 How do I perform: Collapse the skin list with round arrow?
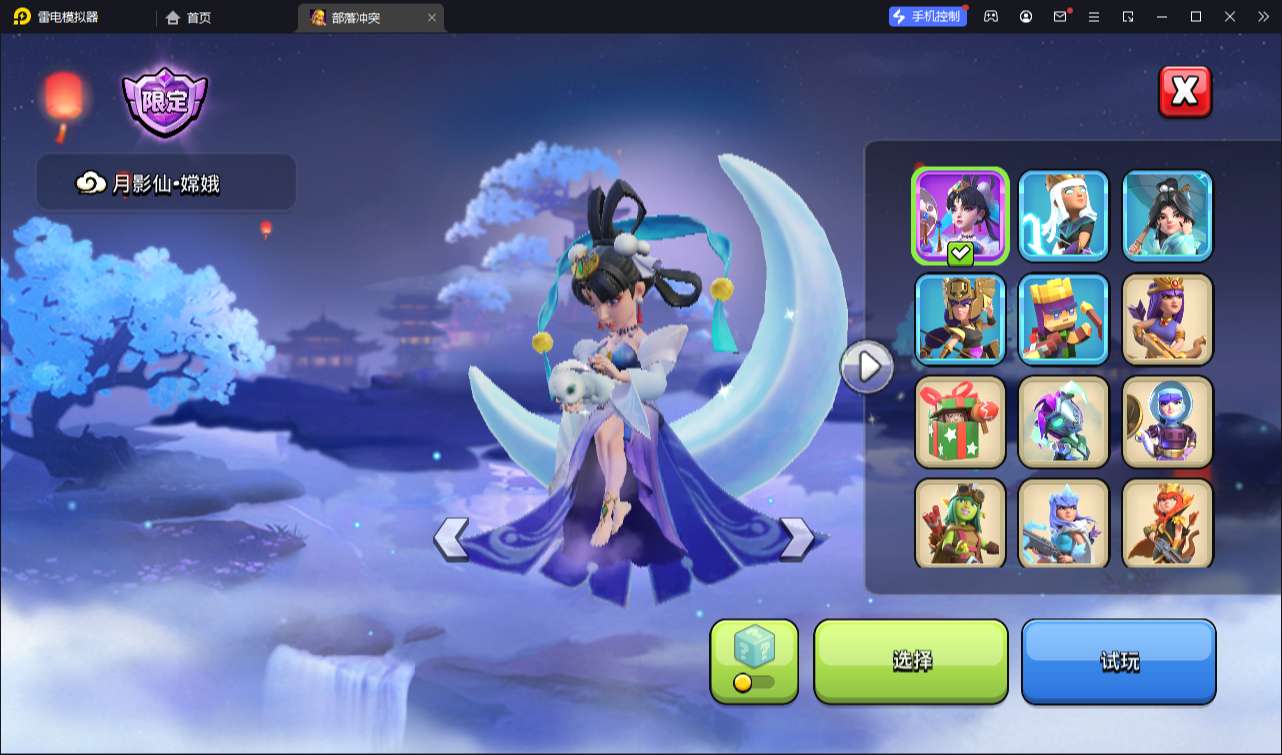click(x=867, y=367)
